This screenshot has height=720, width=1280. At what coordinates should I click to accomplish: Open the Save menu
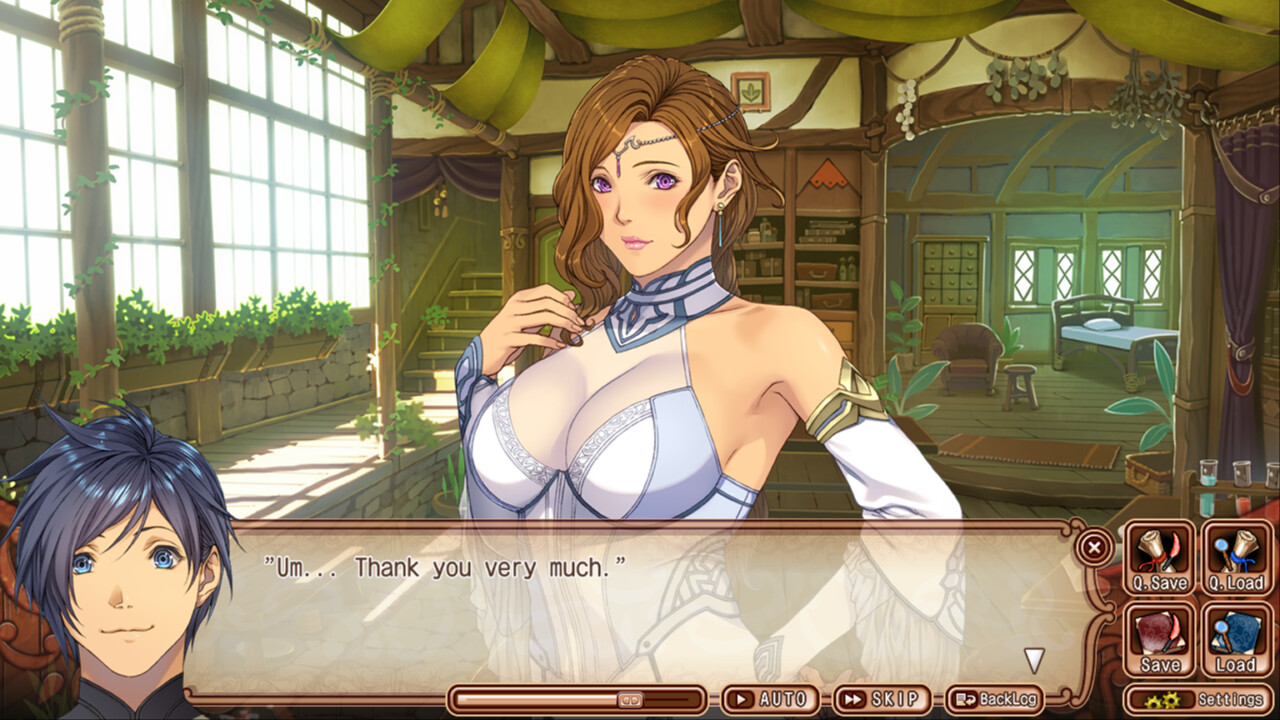tap(1160, 640)
